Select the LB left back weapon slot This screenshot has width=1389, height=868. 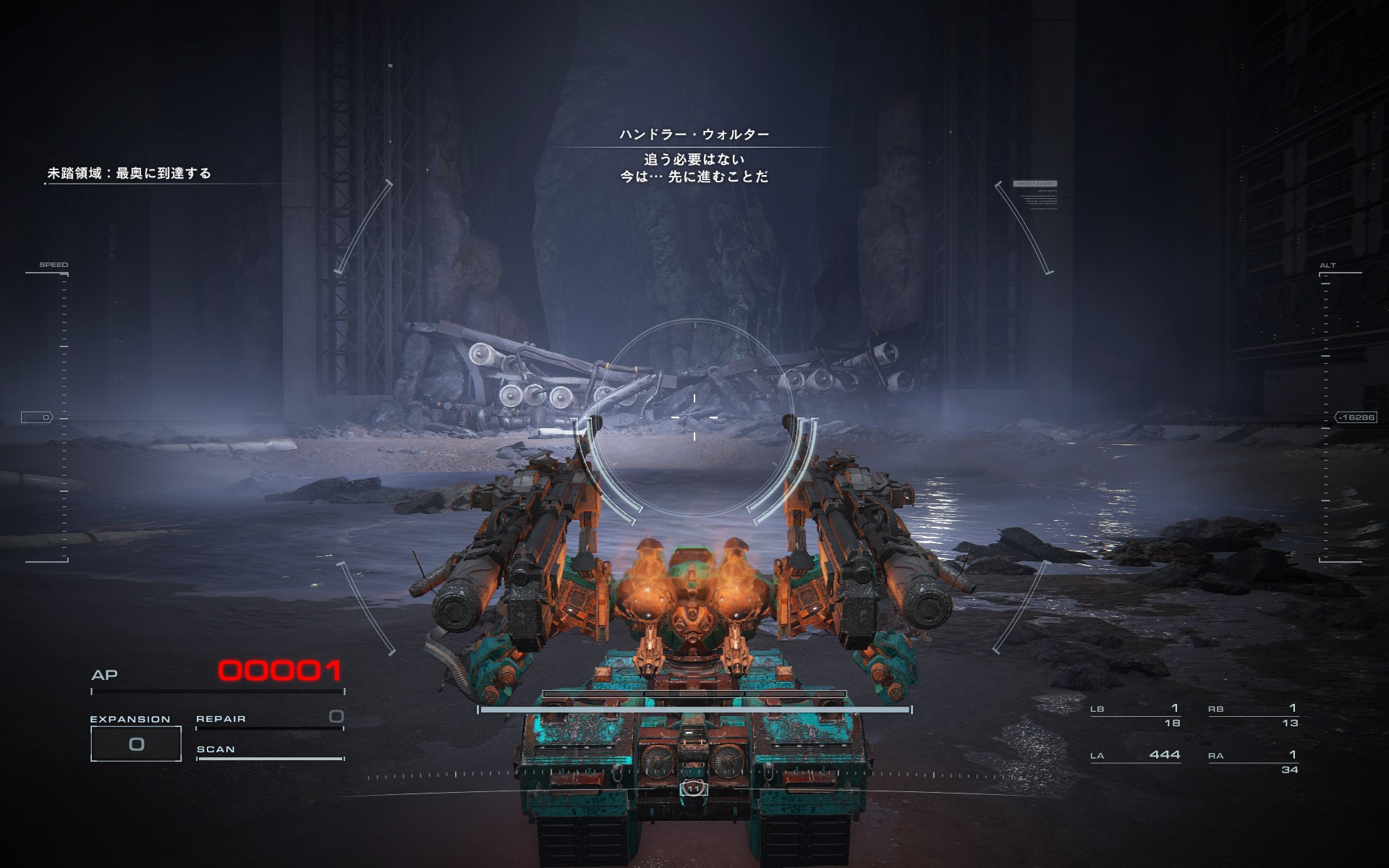click(x=1135, y=715)
